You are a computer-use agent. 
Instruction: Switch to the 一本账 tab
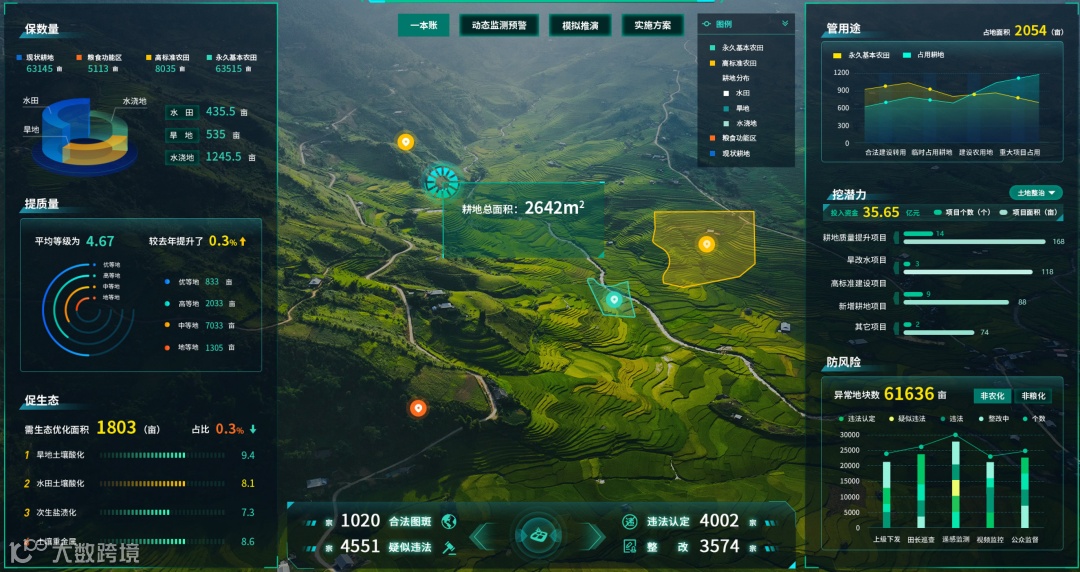pyautogui.click(x=423, y=25)
